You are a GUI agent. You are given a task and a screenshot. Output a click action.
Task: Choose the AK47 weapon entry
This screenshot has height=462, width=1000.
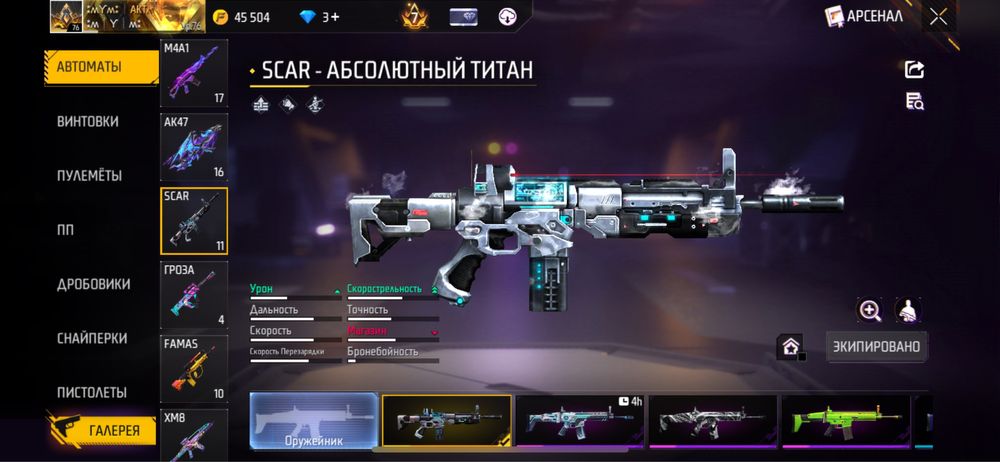(194, 147)
